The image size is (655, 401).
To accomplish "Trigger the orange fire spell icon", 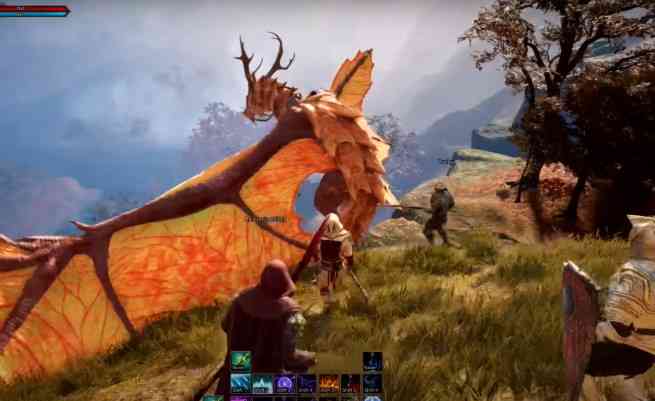I will point(328,383).
